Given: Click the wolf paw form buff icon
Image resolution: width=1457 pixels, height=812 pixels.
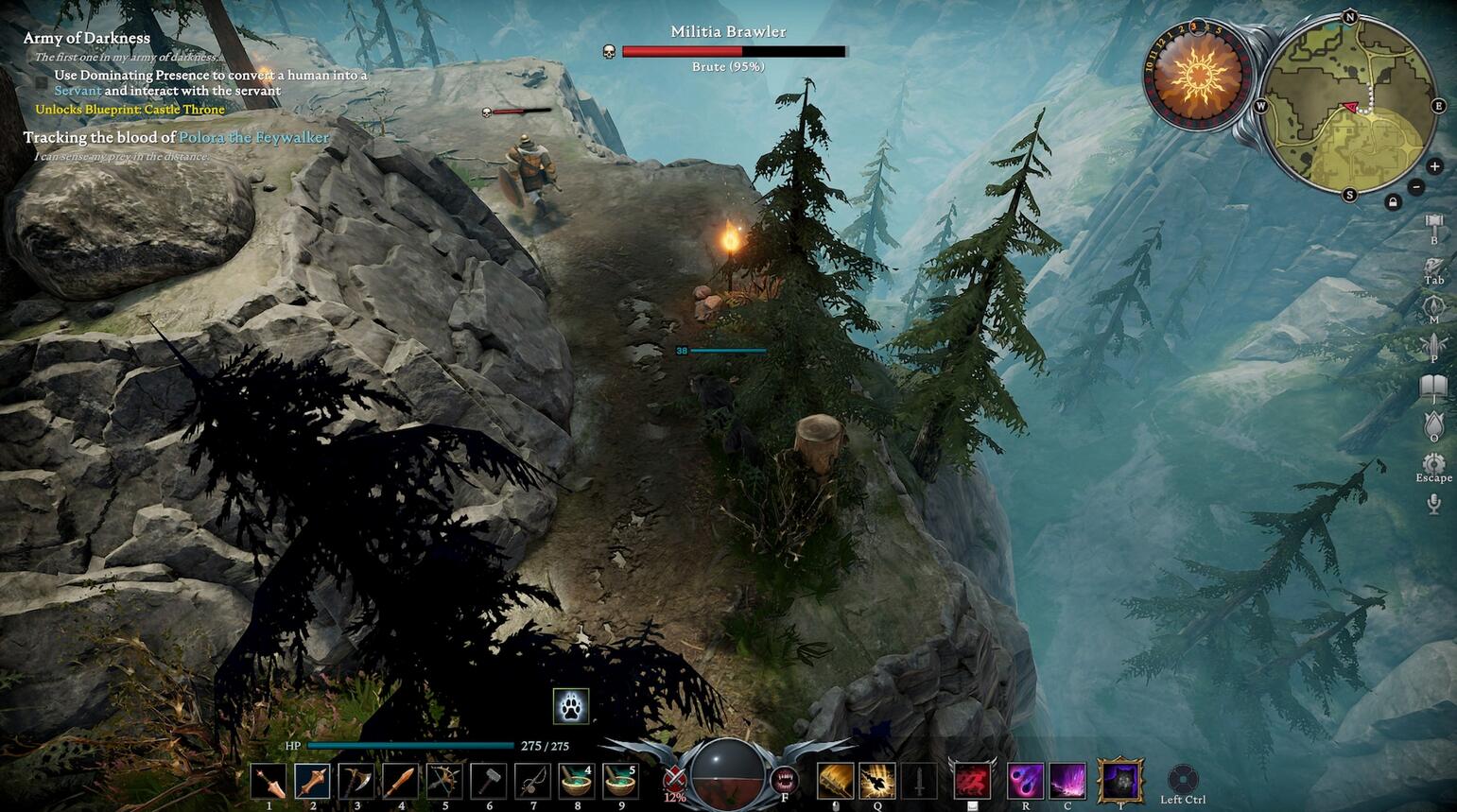Looking at the screenshot, I should click(571, 705).
